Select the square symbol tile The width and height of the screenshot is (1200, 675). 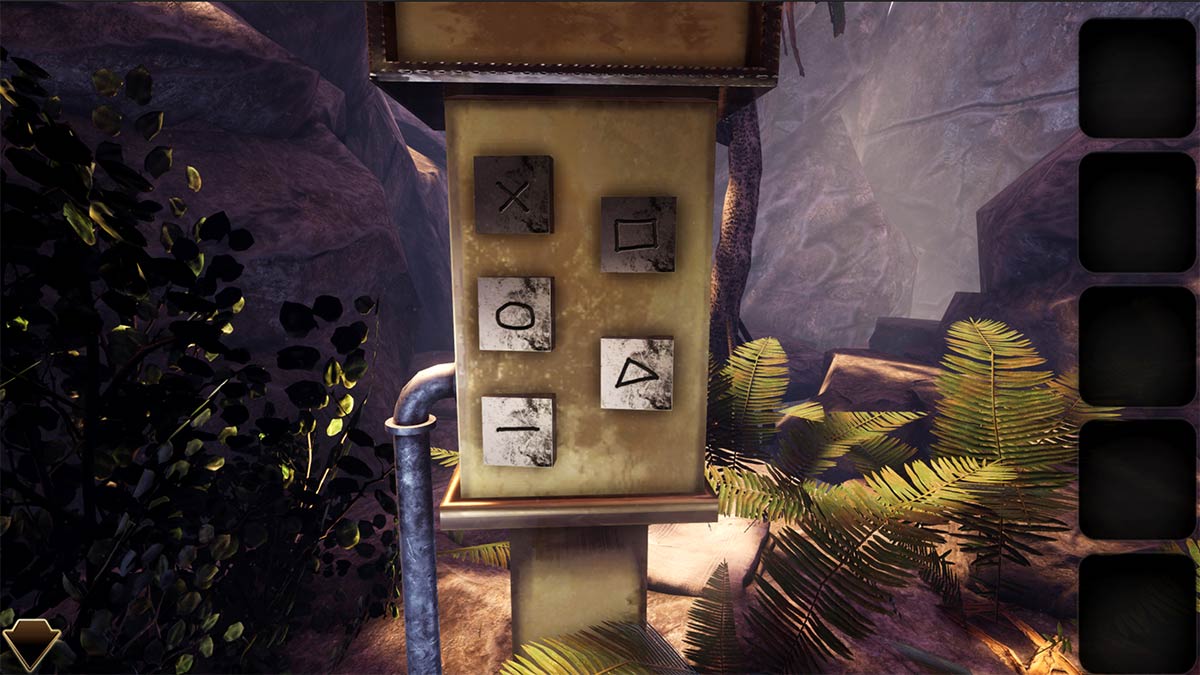pyautogui.click(x=638, y=234)
